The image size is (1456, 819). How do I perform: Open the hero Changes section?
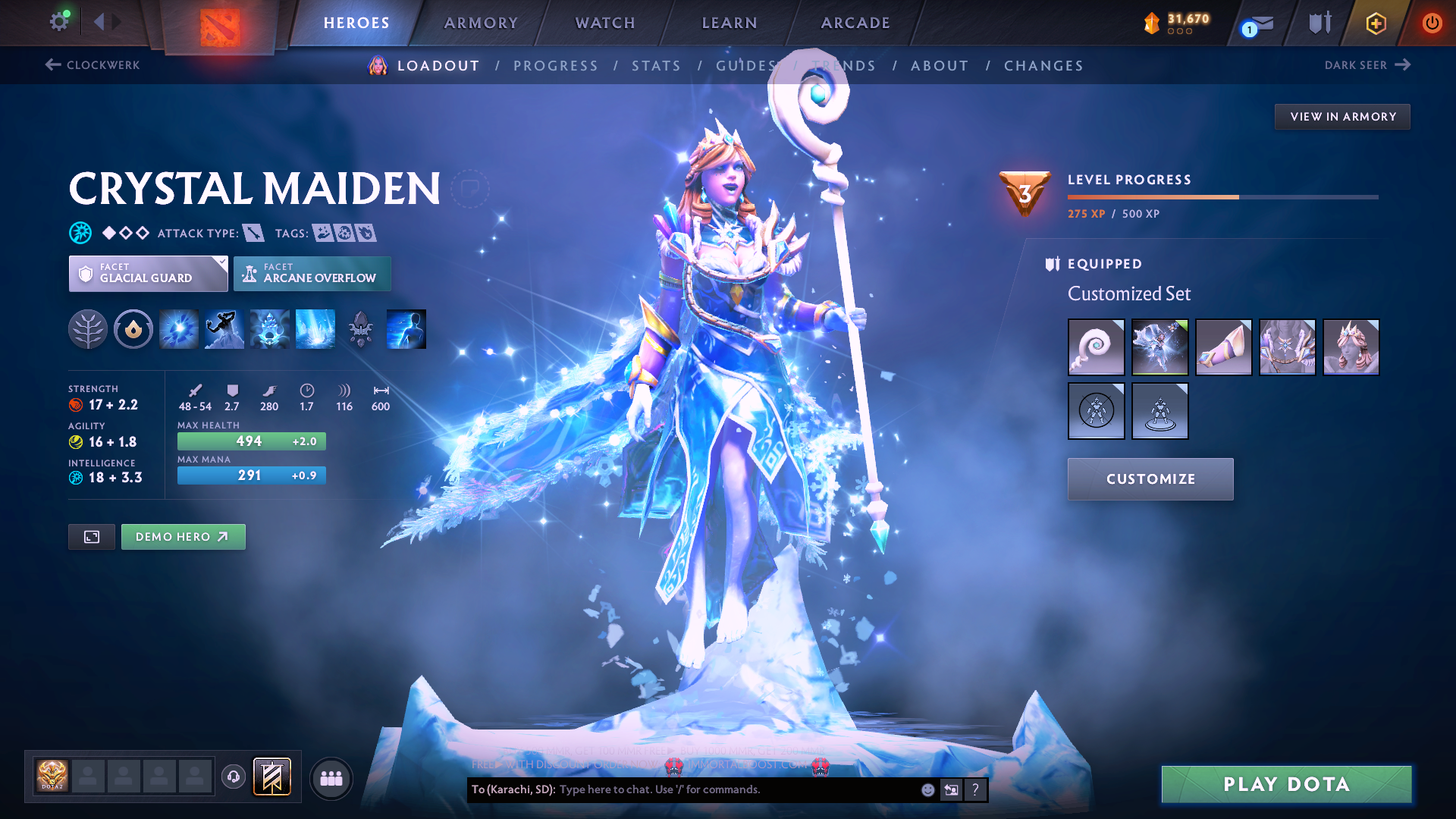[x=1043, y=66]
